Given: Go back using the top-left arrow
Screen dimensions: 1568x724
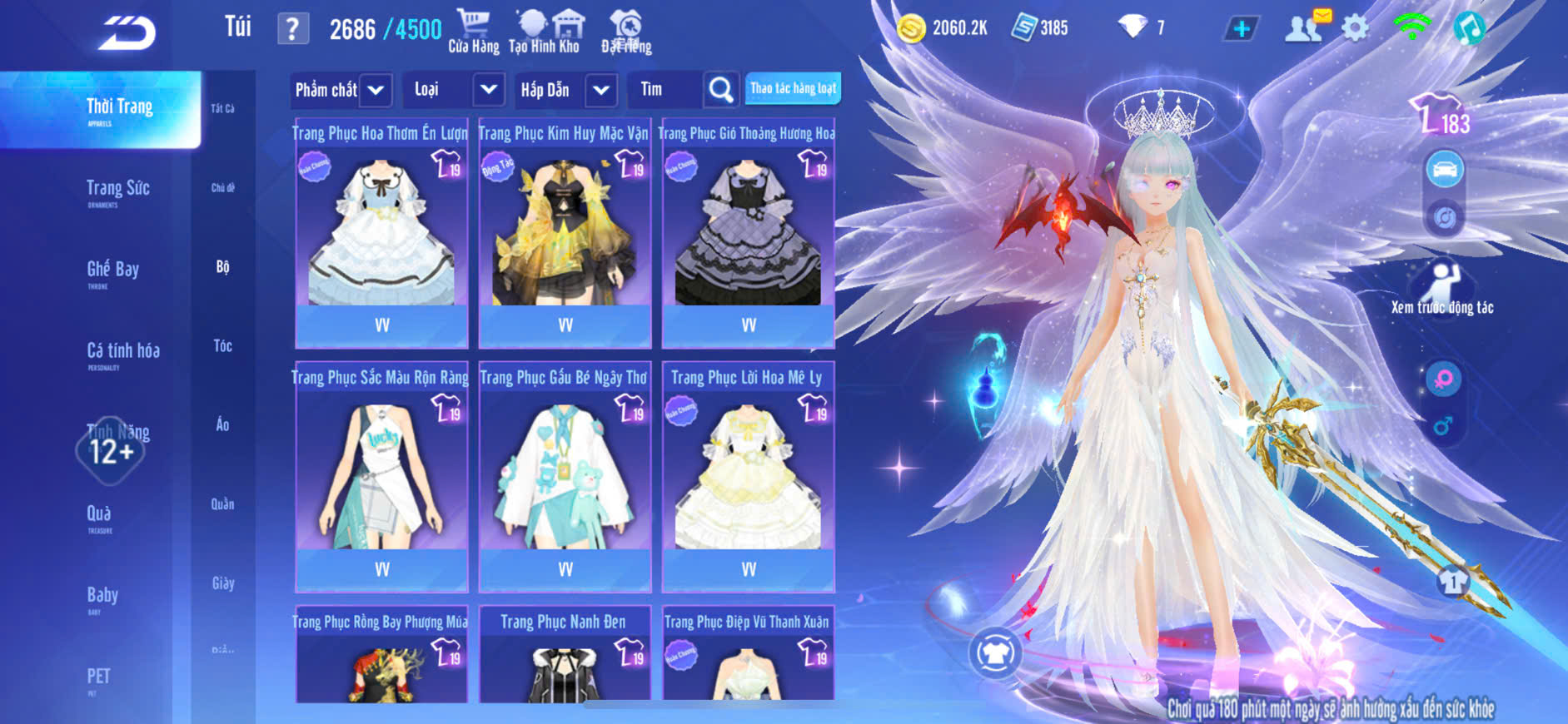Looking at the screenshot, I should click(x=127, y=33).
